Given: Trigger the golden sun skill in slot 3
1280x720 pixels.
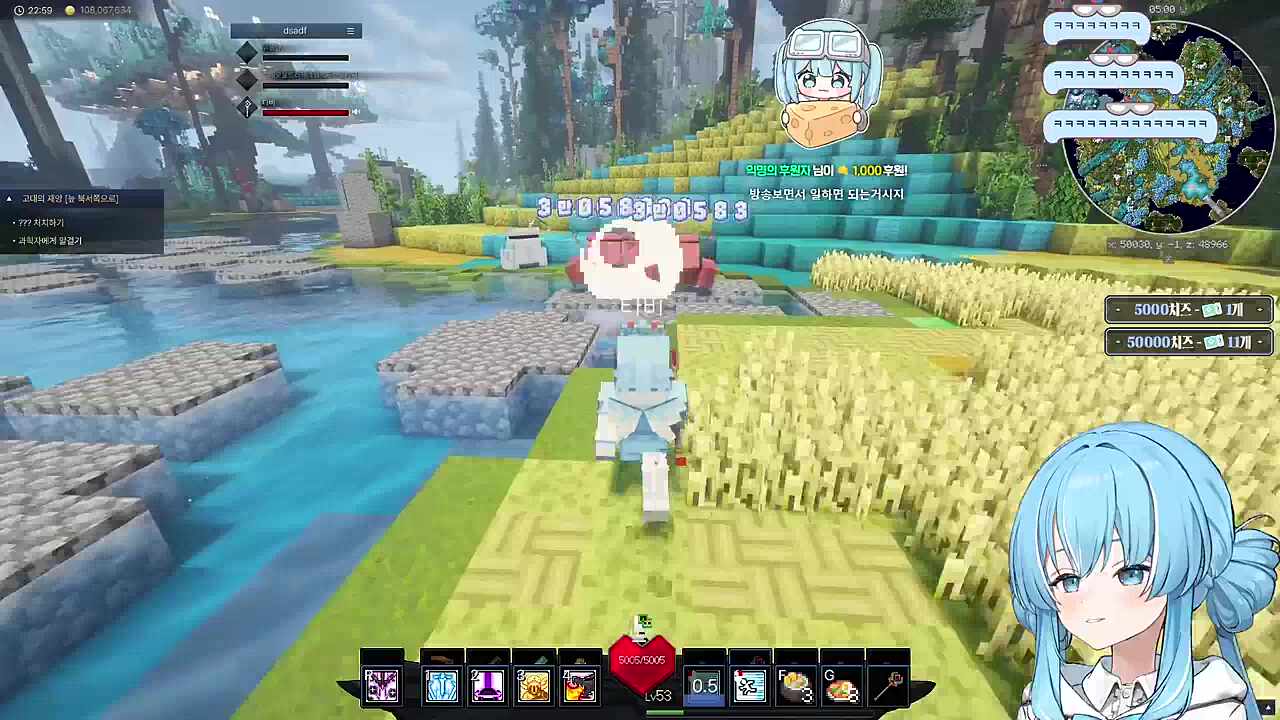Looking at the screenshot, I should (534, 686).
